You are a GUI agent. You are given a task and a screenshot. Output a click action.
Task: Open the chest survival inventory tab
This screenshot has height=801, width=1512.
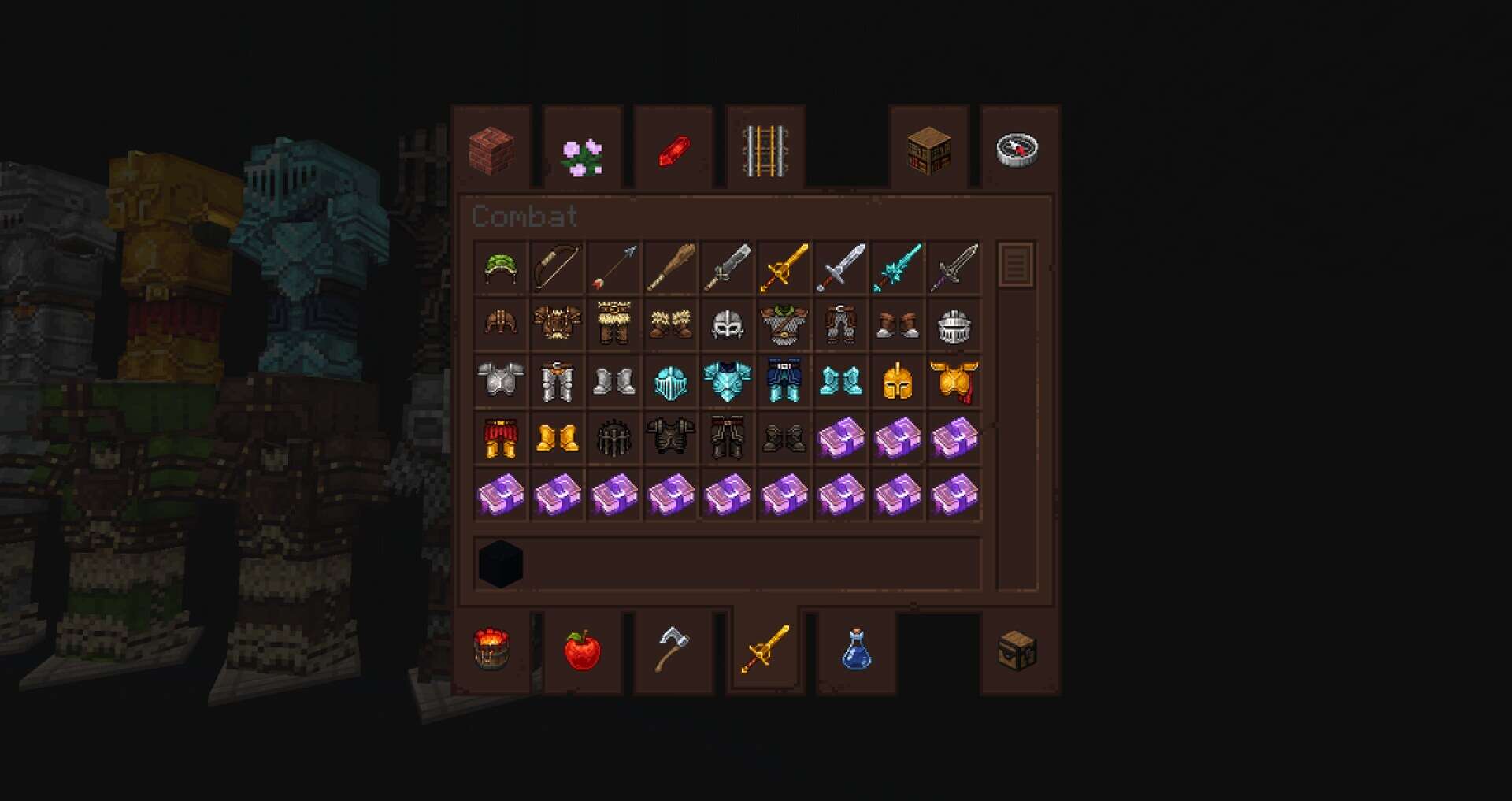1017,650
